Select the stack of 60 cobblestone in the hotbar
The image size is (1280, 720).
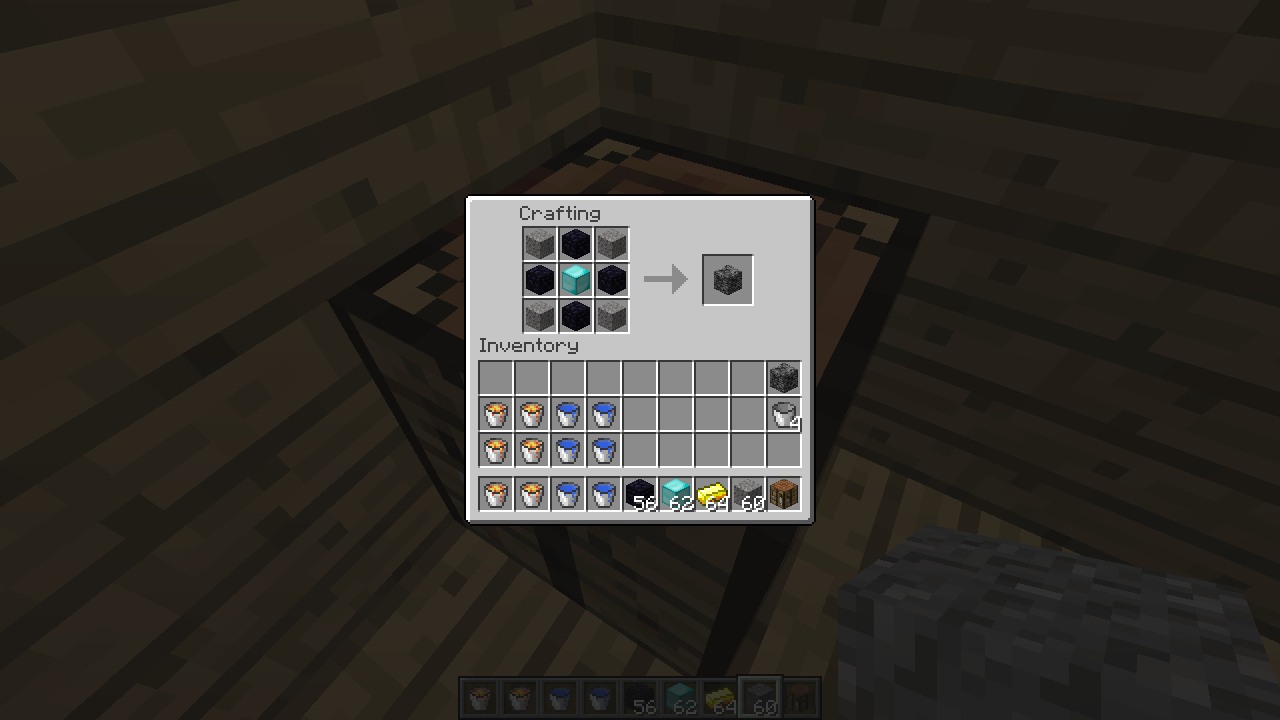pyautogui.click(x=747, y=493)
